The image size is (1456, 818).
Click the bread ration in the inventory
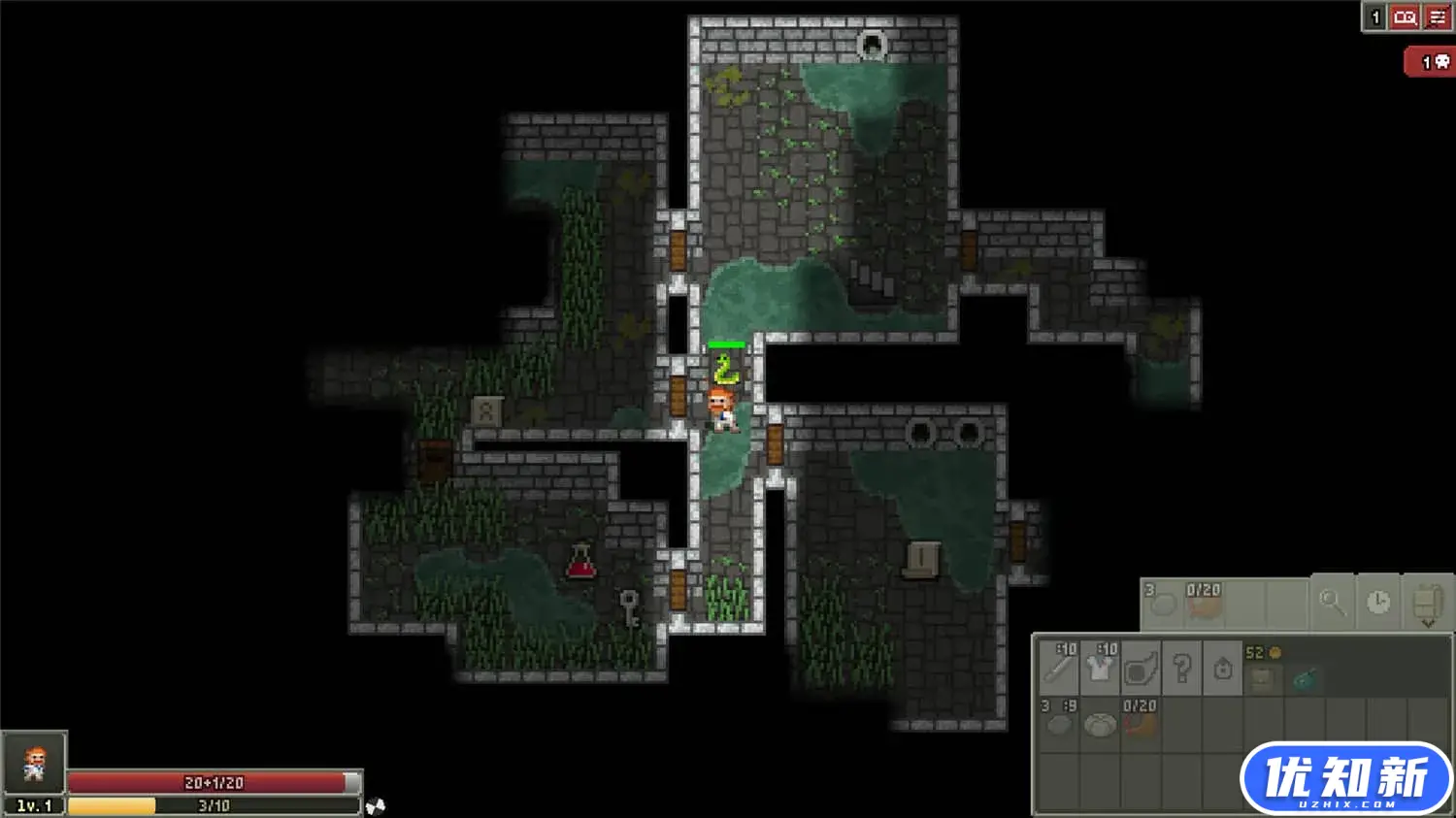[x=1102, y=722]
